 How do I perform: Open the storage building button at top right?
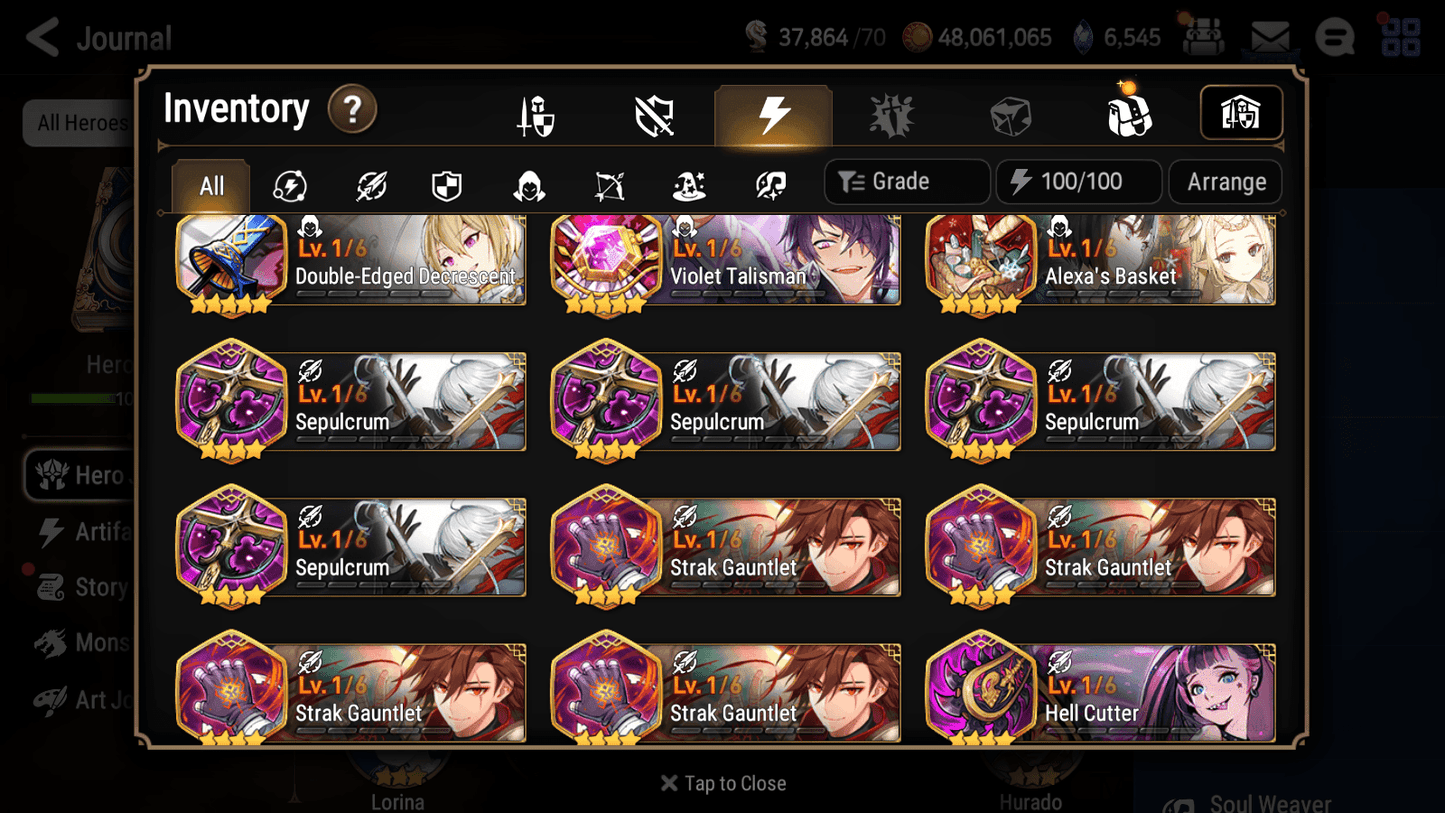pyautogui.click(x=1241, y=113)
